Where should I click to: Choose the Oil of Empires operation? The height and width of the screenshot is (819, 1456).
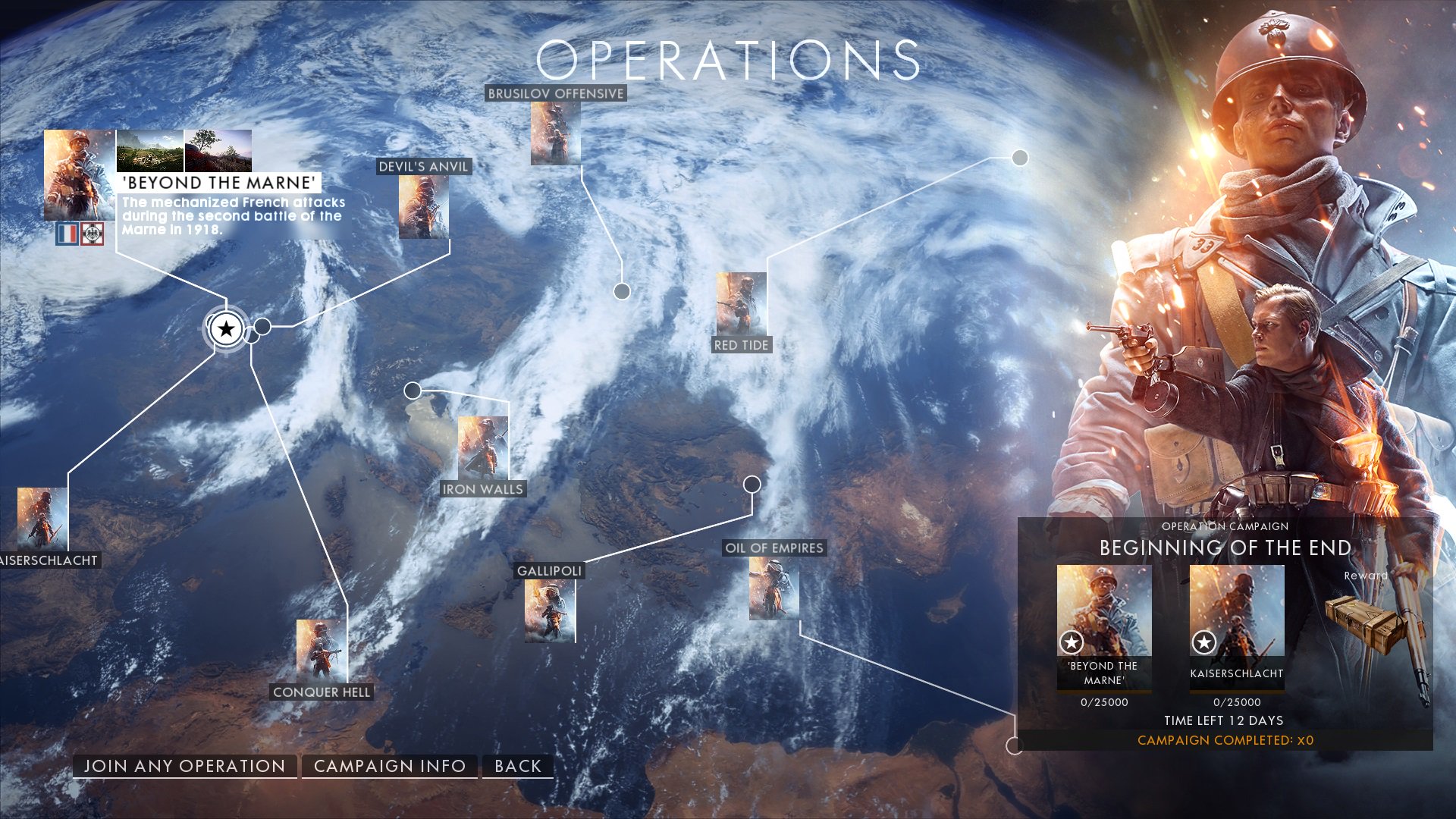[773, 588]
